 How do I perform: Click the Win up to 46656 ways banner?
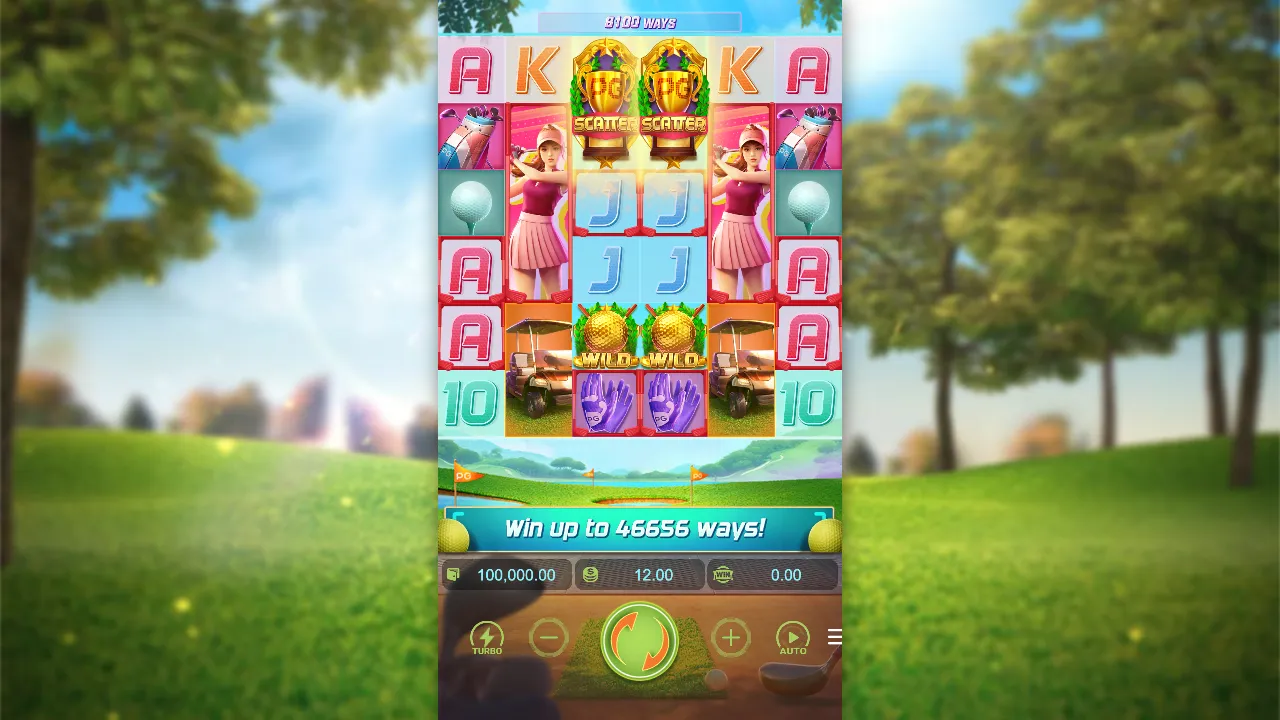639,532
